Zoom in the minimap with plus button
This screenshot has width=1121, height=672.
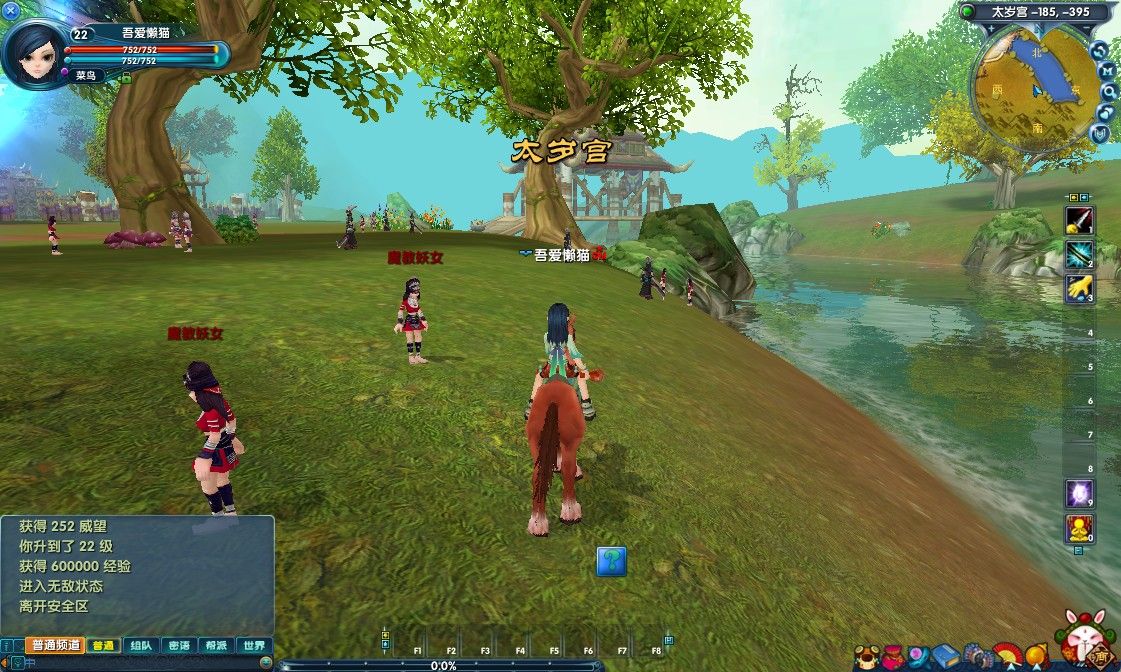pyautogui.click(x=1100, y=50)
